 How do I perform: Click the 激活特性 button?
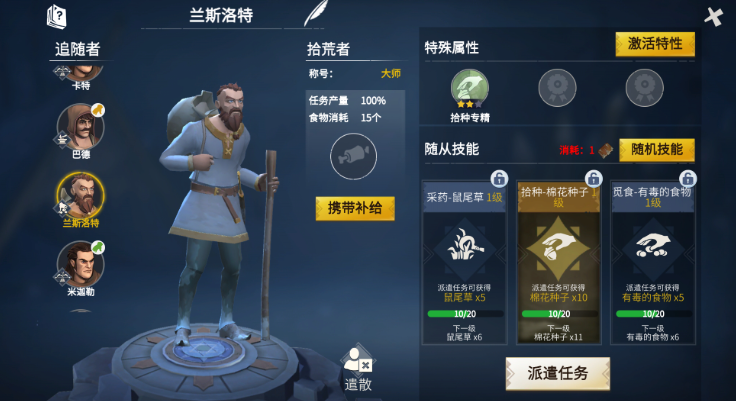[x=655, y=44]
